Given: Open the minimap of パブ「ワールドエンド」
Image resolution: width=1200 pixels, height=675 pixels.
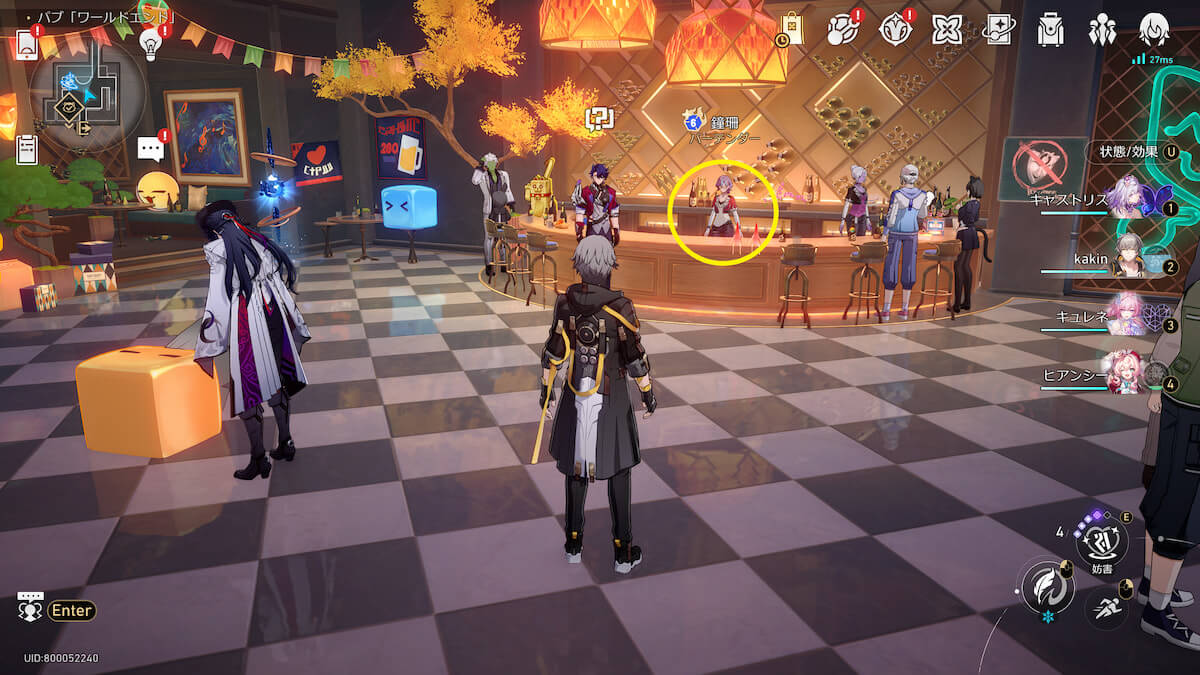Looking at the screenshot, I should [x=88, y=93].
